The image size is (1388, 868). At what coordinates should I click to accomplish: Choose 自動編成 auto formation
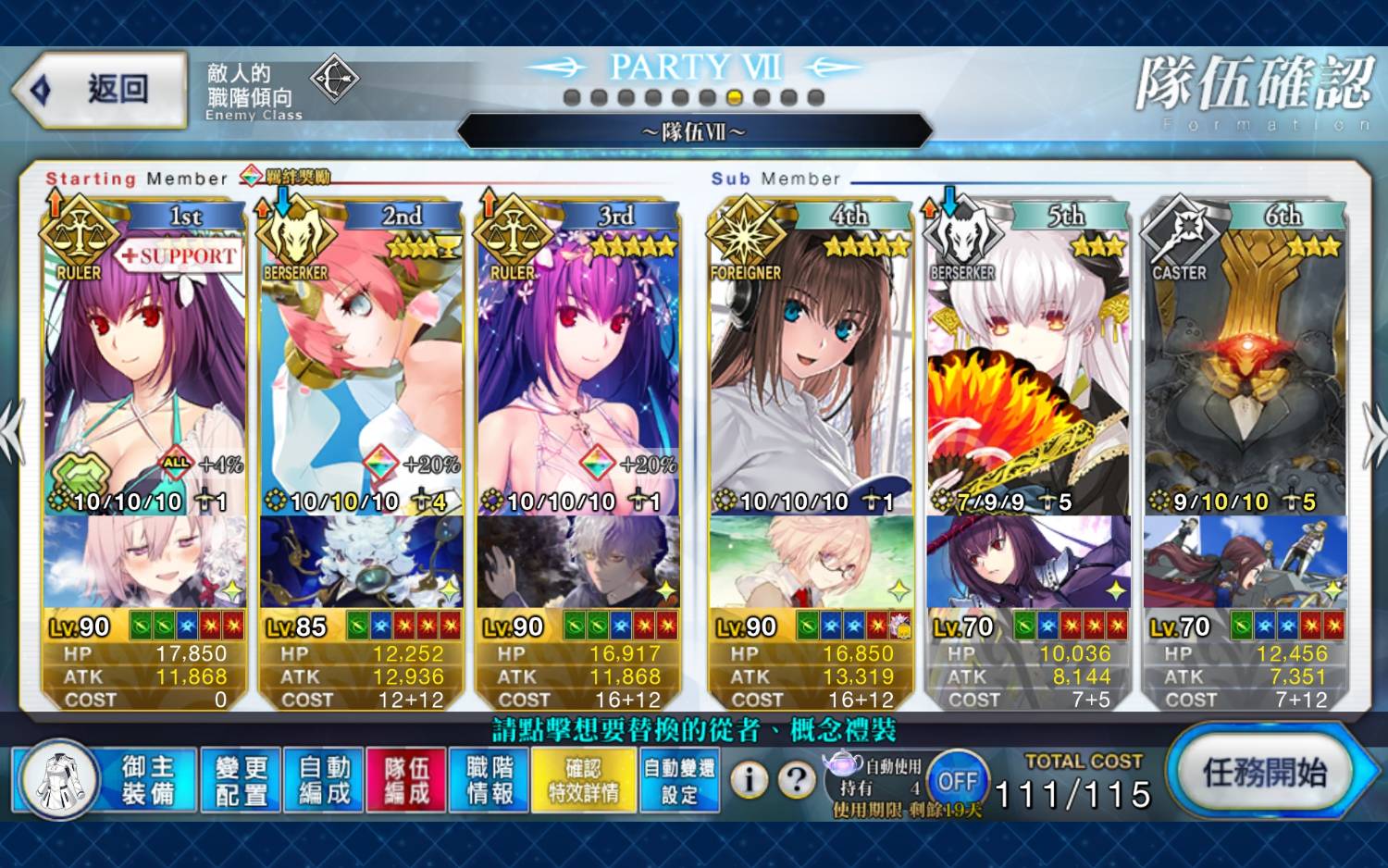tap(324, 780)
